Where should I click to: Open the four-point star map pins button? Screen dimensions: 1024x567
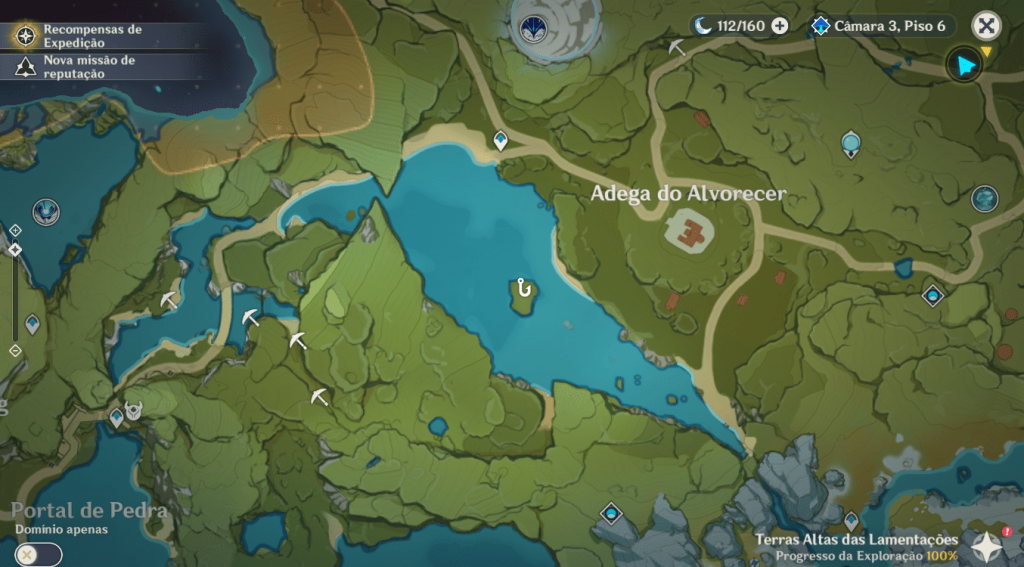point(988,546)
